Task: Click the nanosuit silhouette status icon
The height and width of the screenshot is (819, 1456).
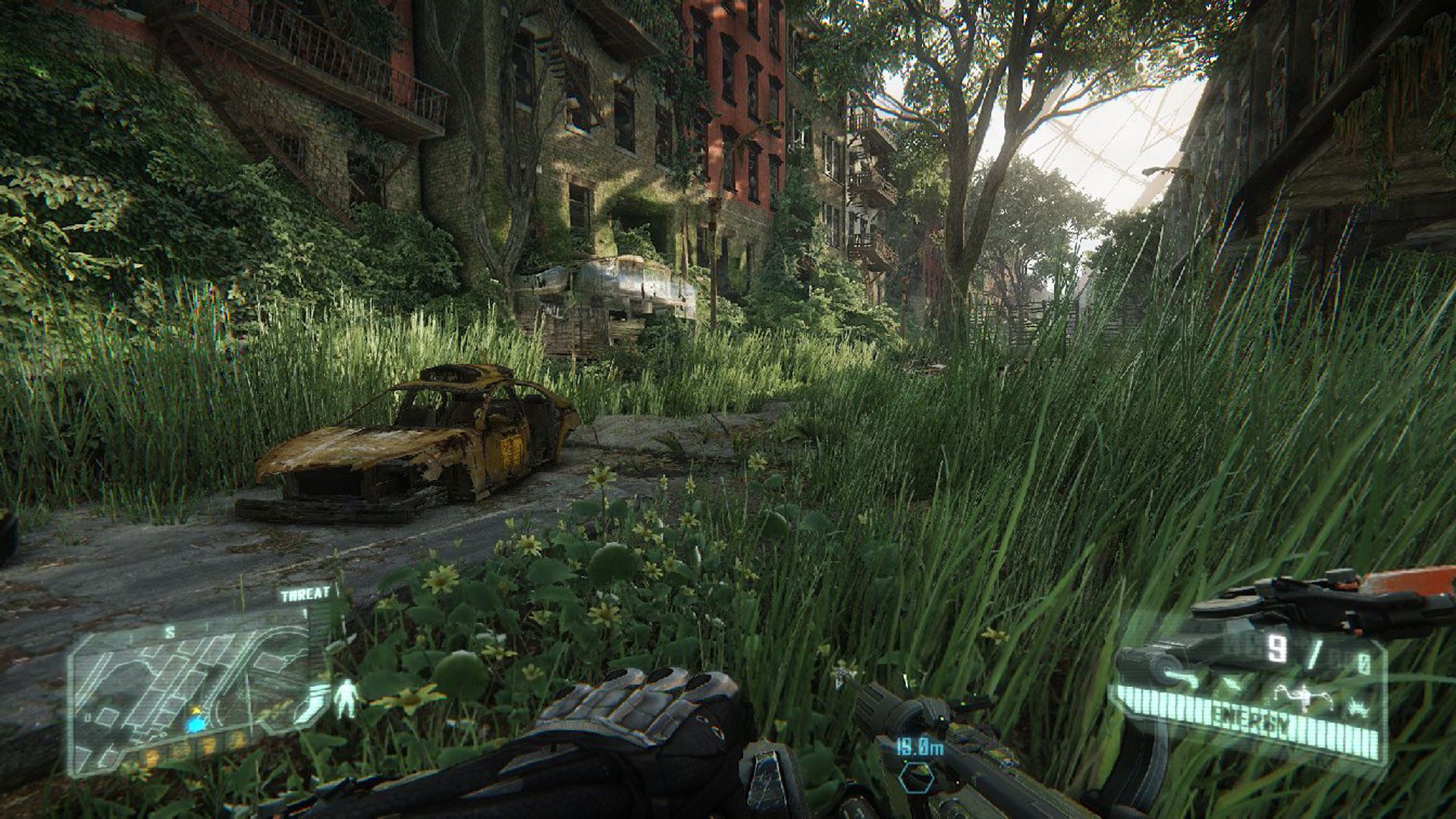Action: (x=347, y=697)
